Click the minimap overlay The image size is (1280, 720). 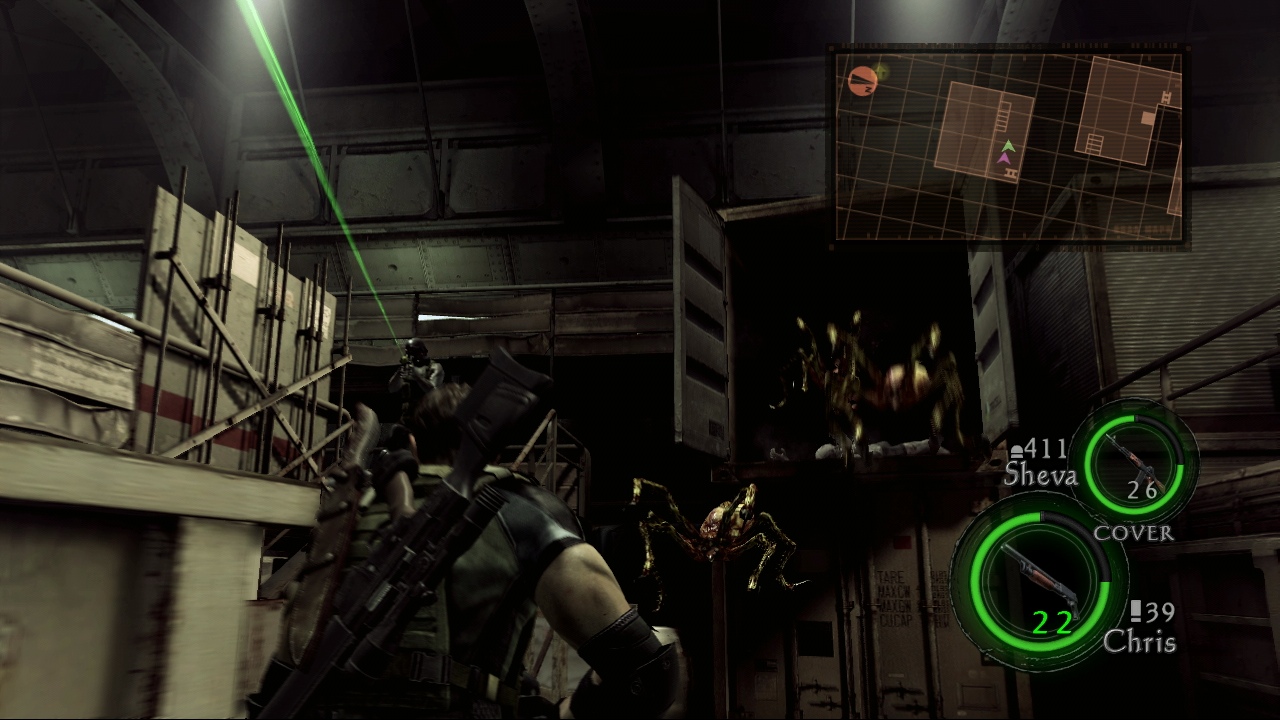tap(1008, 145)
